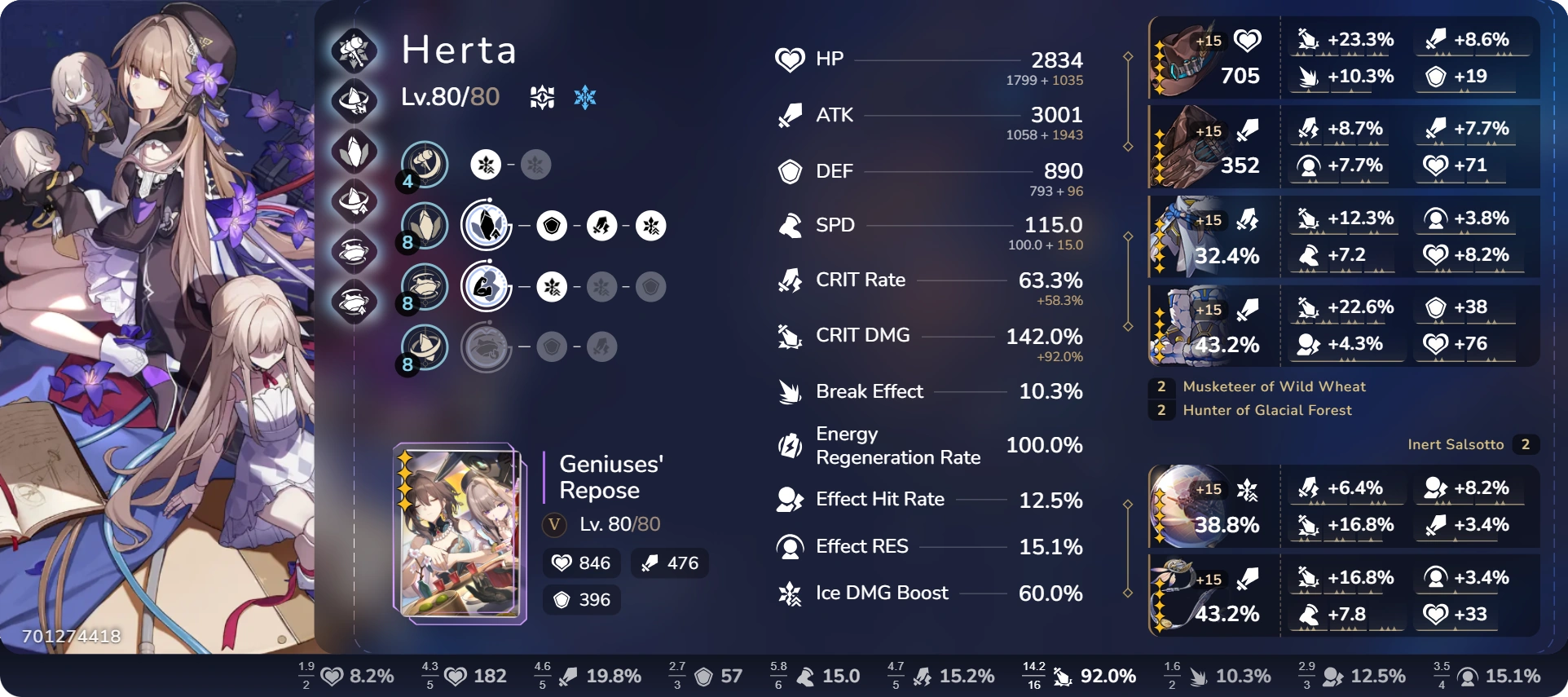Click the CRIT DMG stat icon
The width and height of the screenshot is (1568, 697).
click(789, 335)
